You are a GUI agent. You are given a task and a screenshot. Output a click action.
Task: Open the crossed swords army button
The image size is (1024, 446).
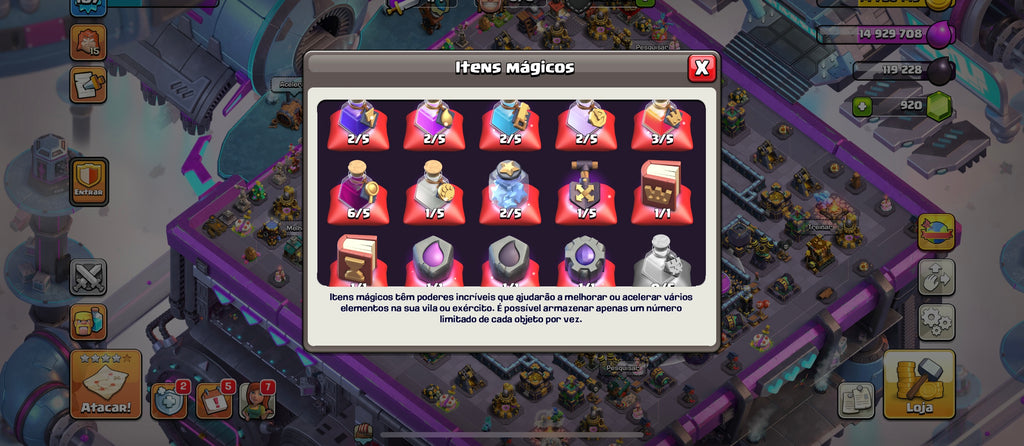88,277
